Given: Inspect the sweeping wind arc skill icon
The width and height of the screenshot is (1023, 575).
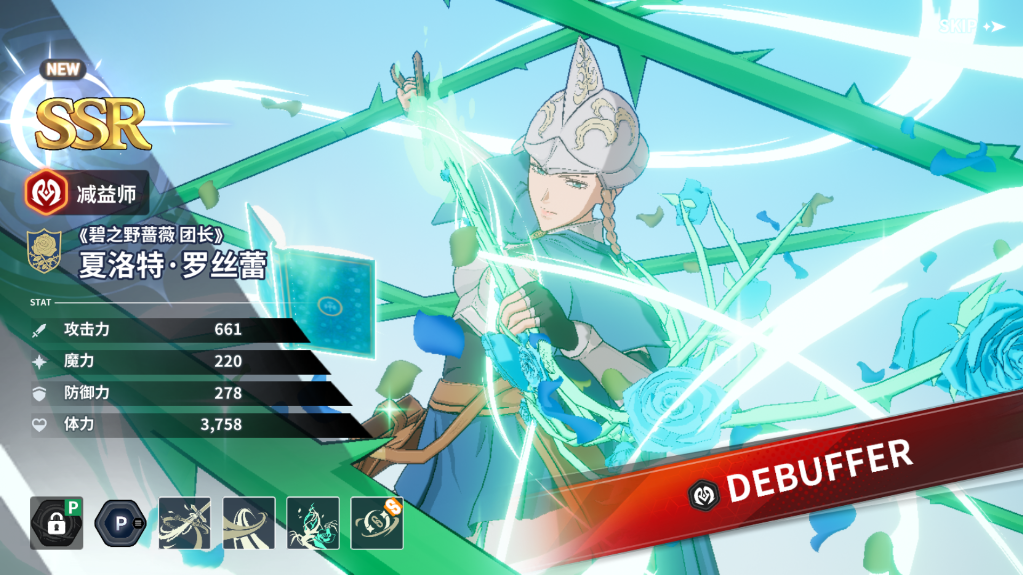Looking at the screenshot, I should 248,523.
